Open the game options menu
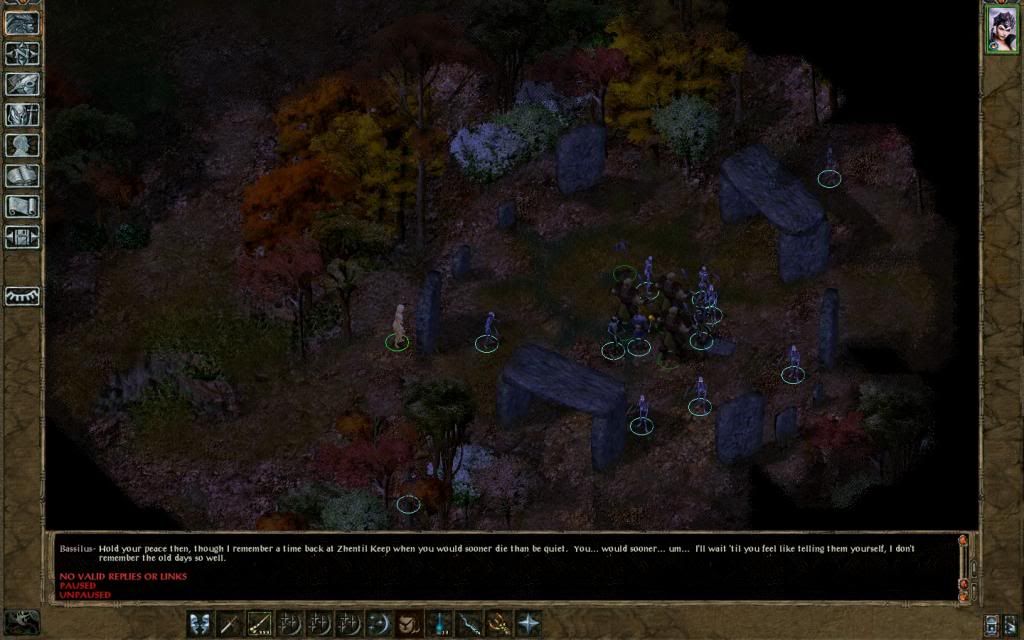Viewport: 1024px width, 640px height. (22, 237)
